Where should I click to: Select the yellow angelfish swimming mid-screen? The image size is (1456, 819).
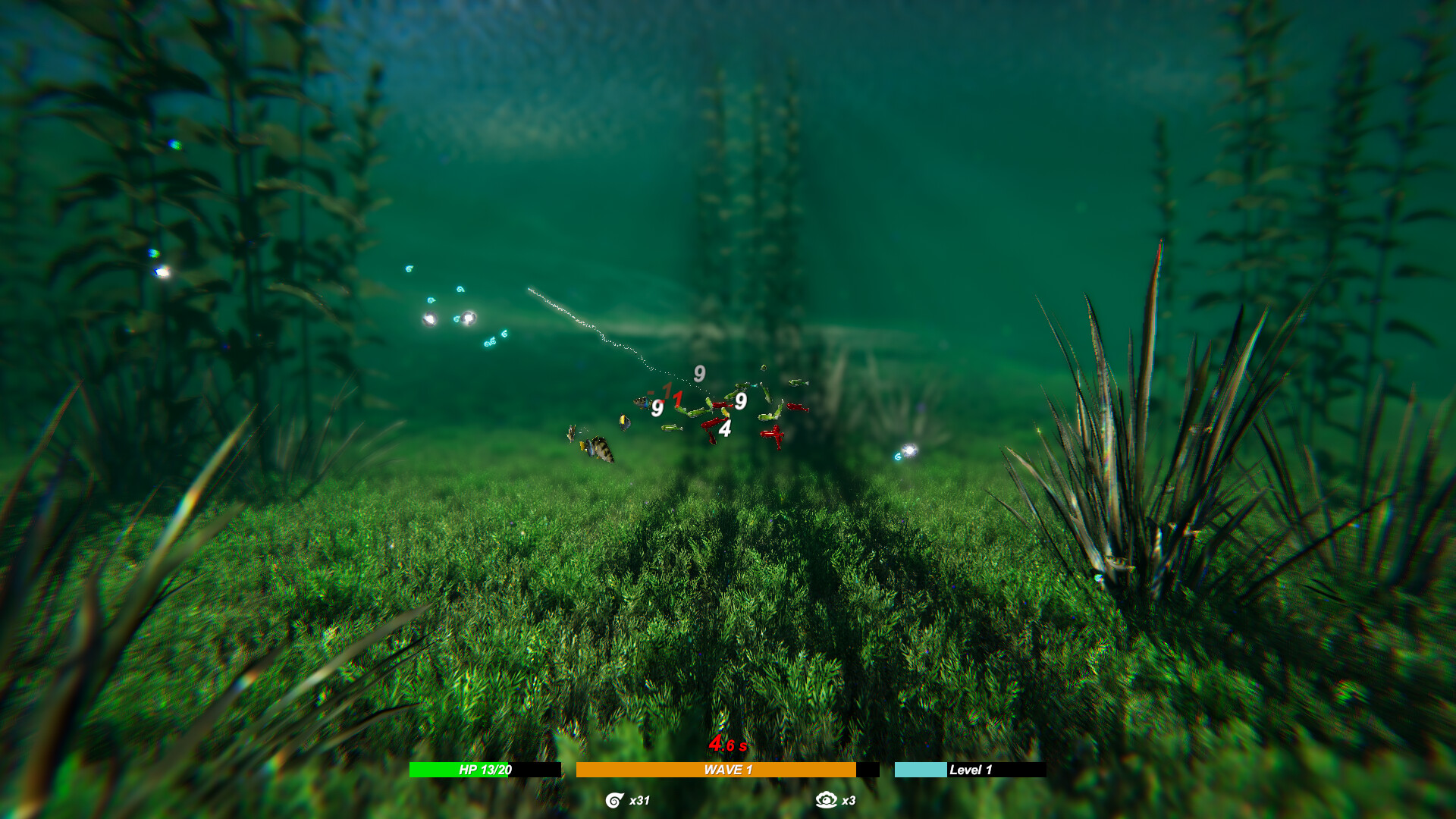[624, 423]
